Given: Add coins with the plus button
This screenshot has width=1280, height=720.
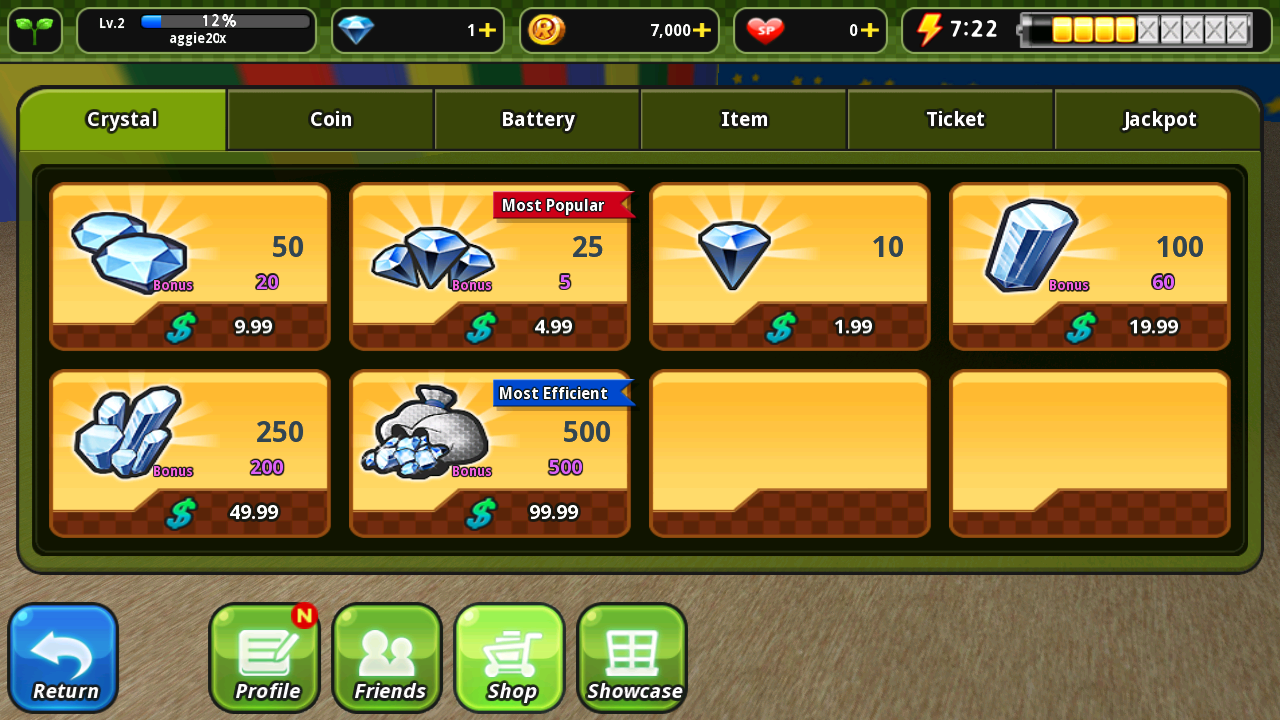Looking at the screenshot, I should [702, 30].
